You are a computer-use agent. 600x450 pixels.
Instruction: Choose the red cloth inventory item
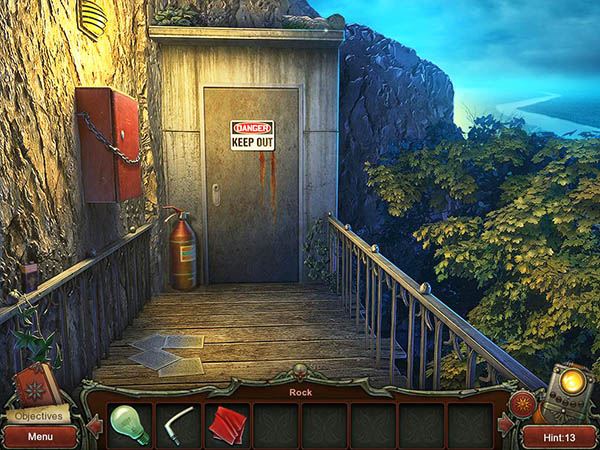pyautogui.click(x=227, y=425)
